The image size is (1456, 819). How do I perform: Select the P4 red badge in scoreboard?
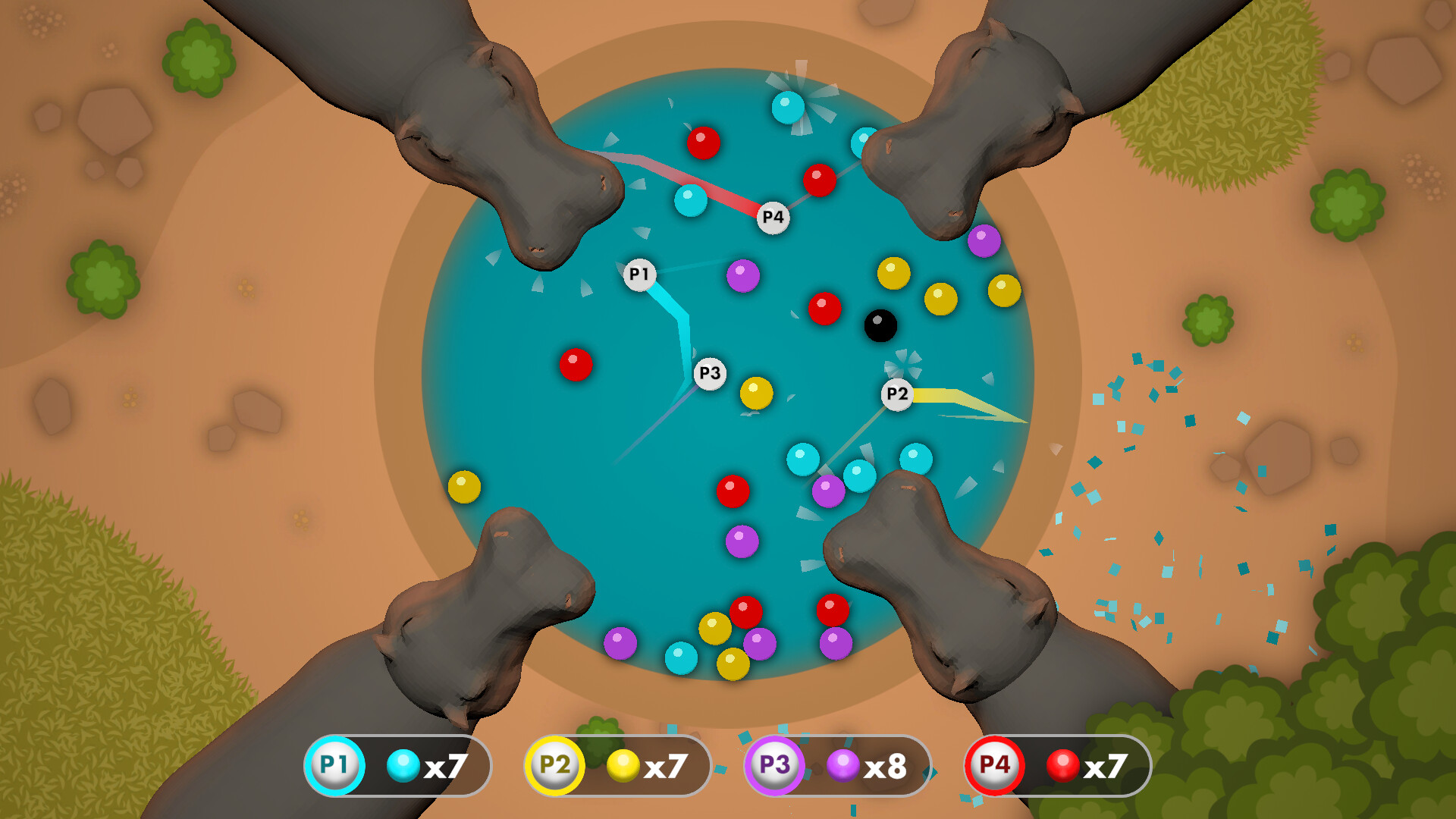pos(996,766)
